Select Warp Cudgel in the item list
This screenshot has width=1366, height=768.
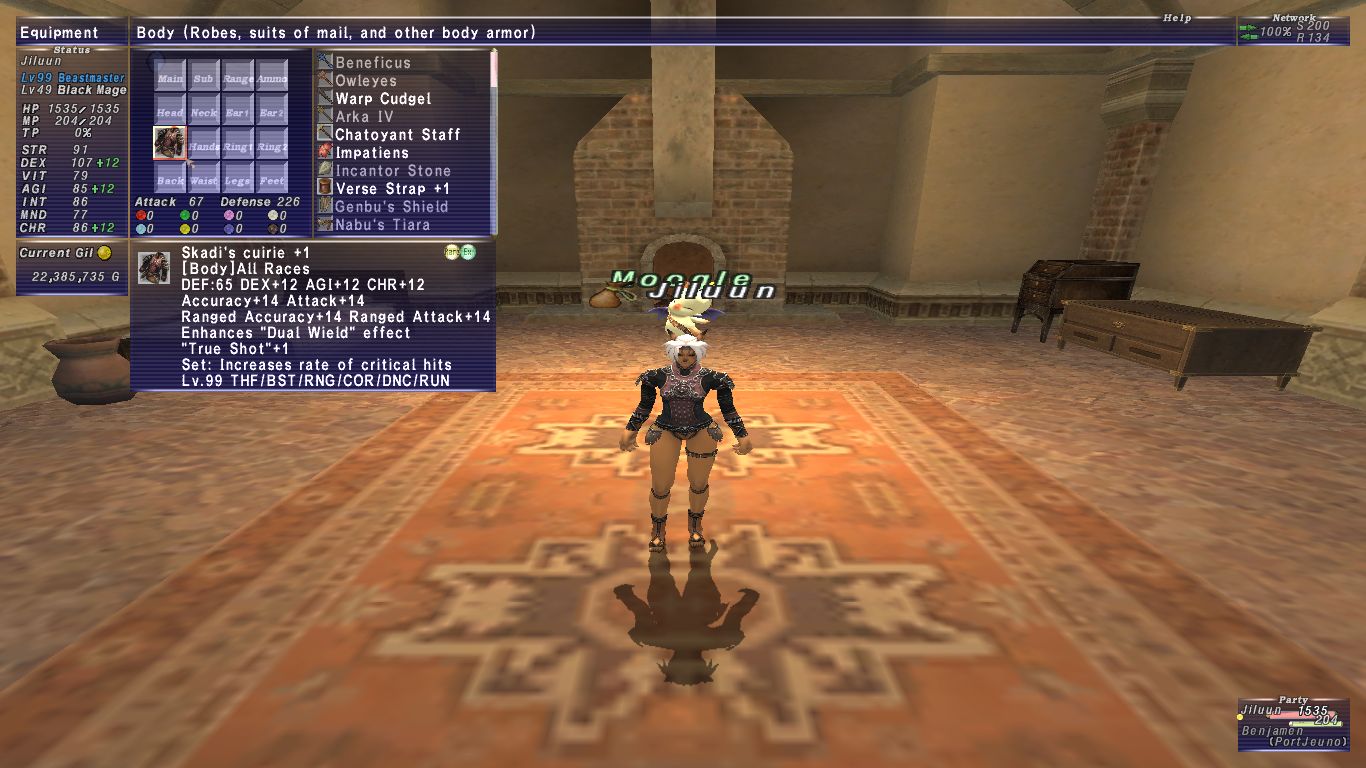coord(383,99)
